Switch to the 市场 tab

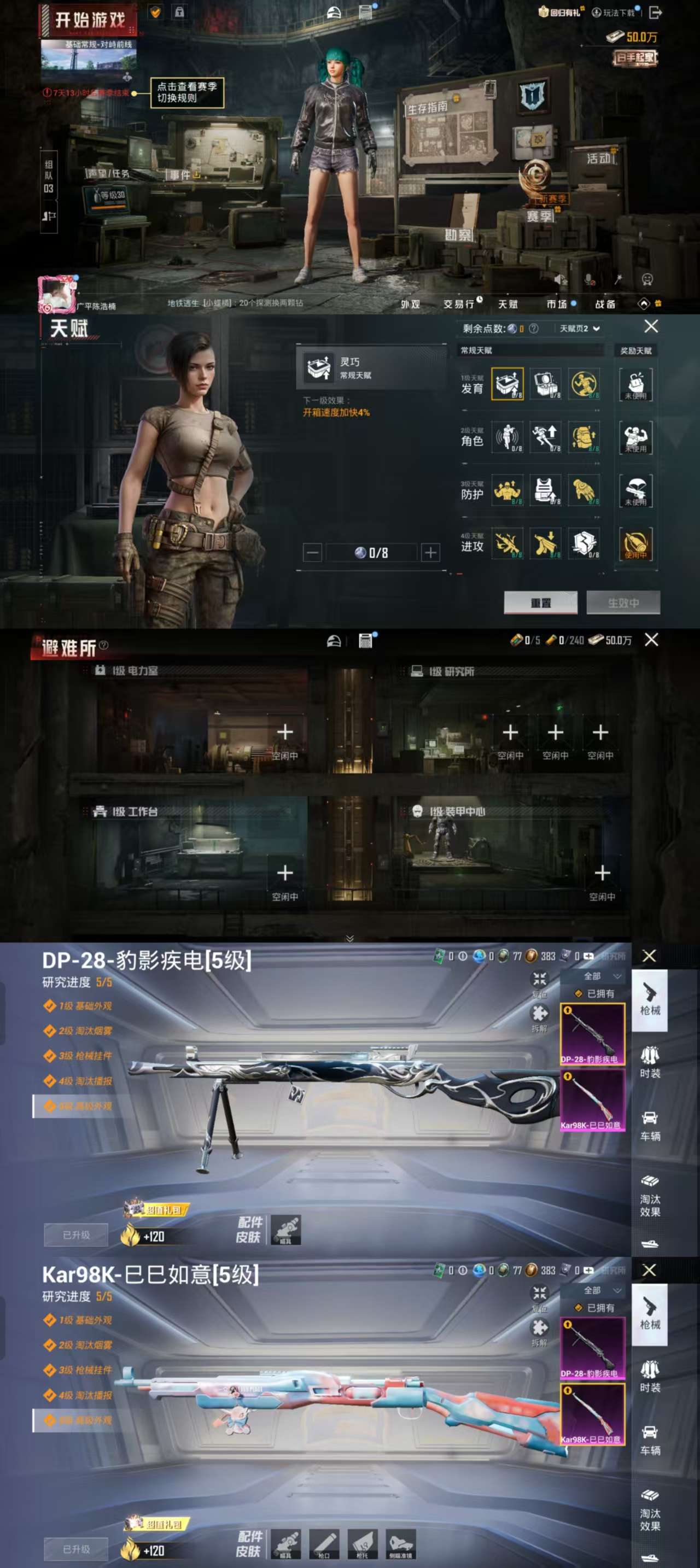[x=558, y=304]
